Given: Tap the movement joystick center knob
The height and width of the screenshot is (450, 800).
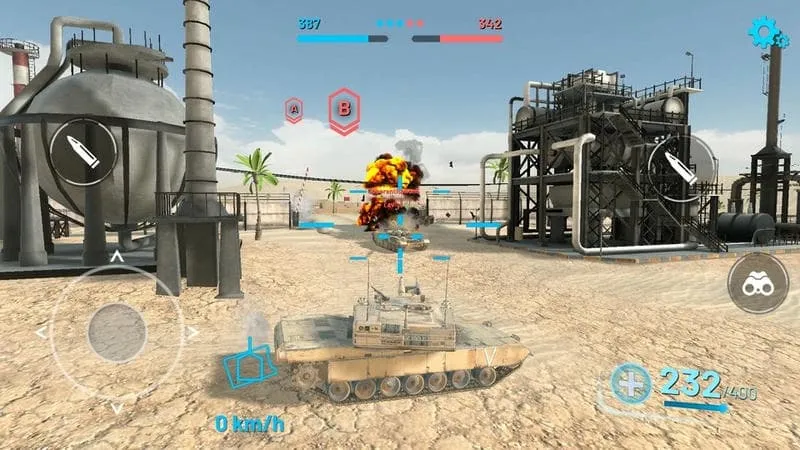Looking at the screenshot, I should [117, 332].
